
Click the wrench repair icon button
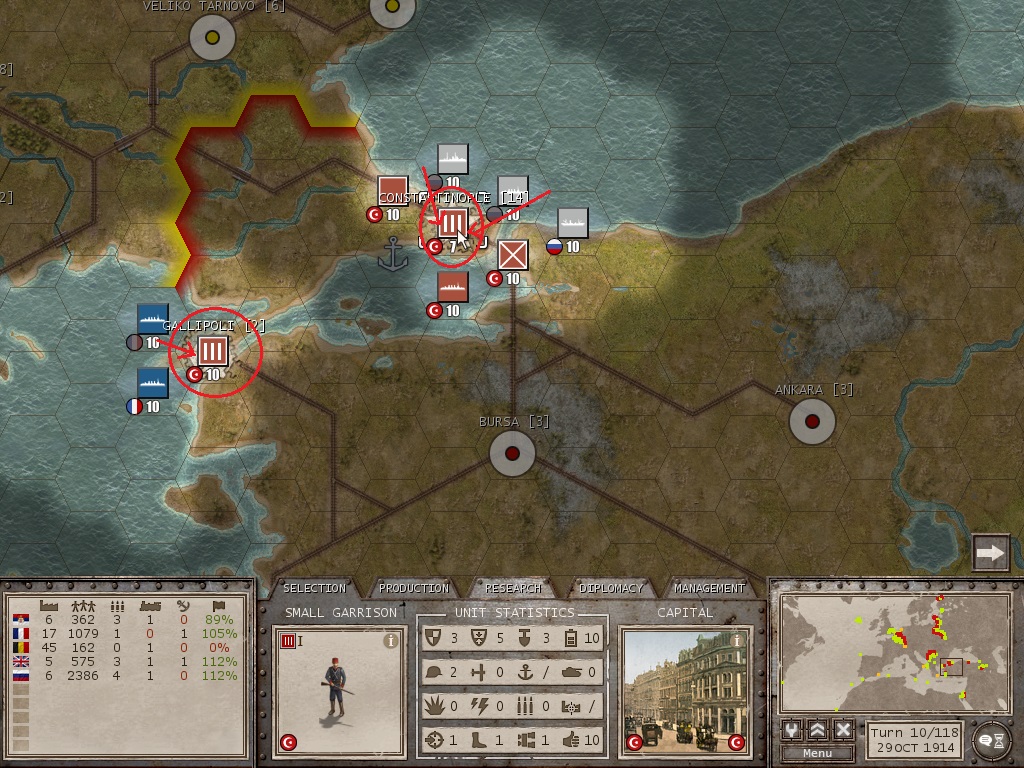pos(793,730)
